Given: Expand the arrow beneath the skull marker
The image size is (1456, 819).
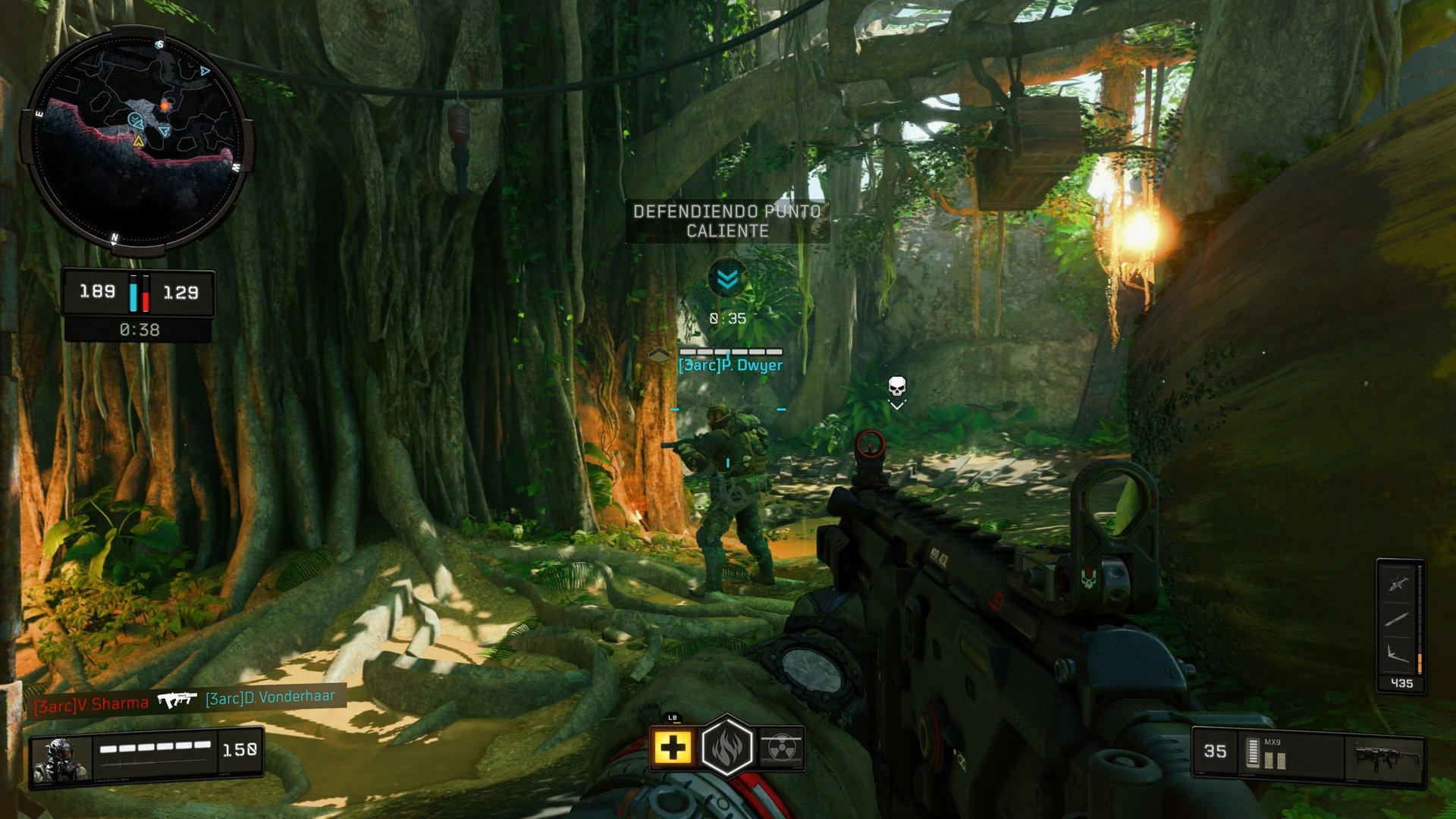Looking at the screenshot, I should tap(897, 406).
